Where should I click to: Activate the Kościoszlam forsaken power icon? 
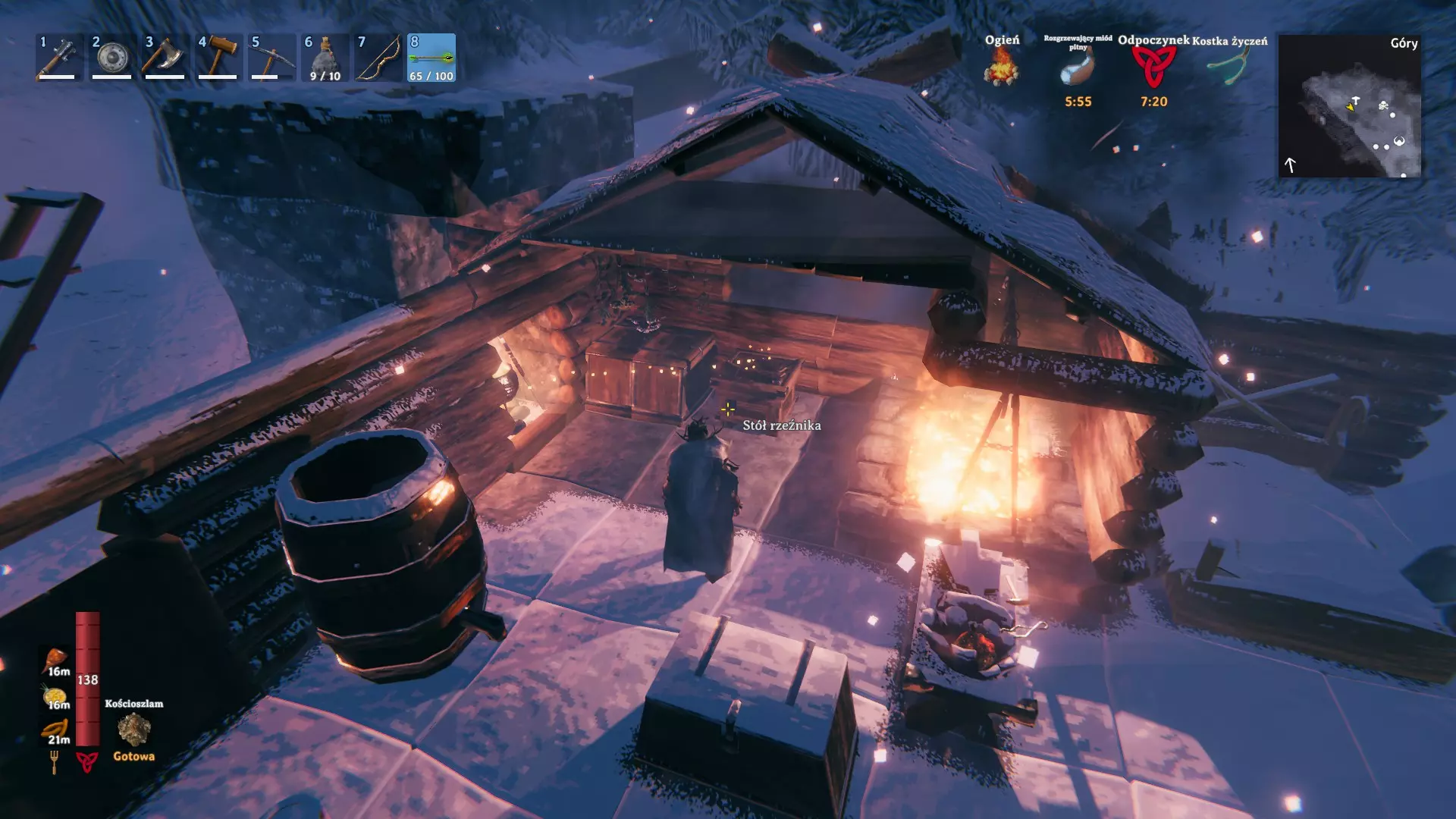pos(134,730)
